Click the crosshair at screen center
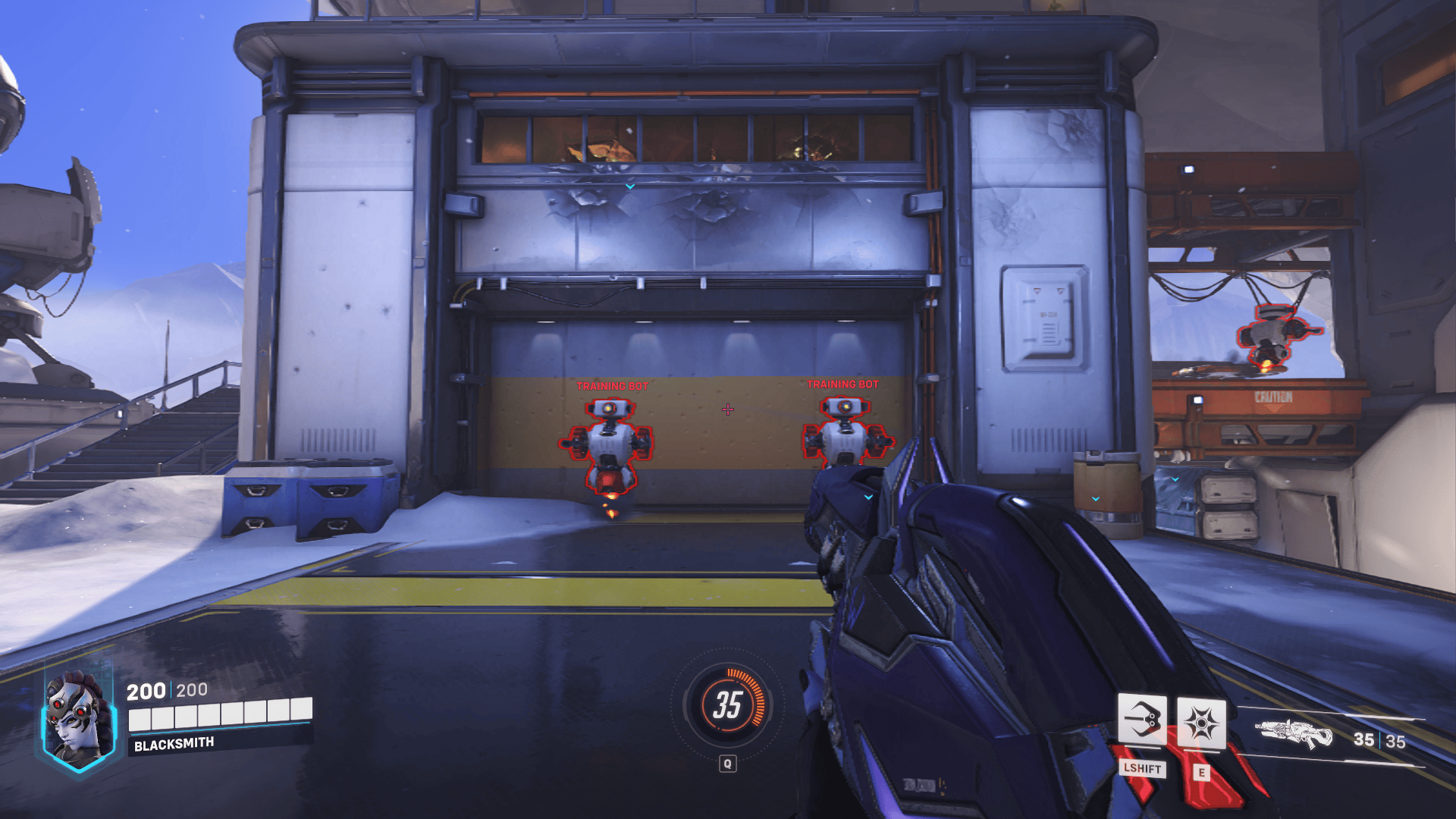Viewport: 1456px width, 819px height. 728,409
